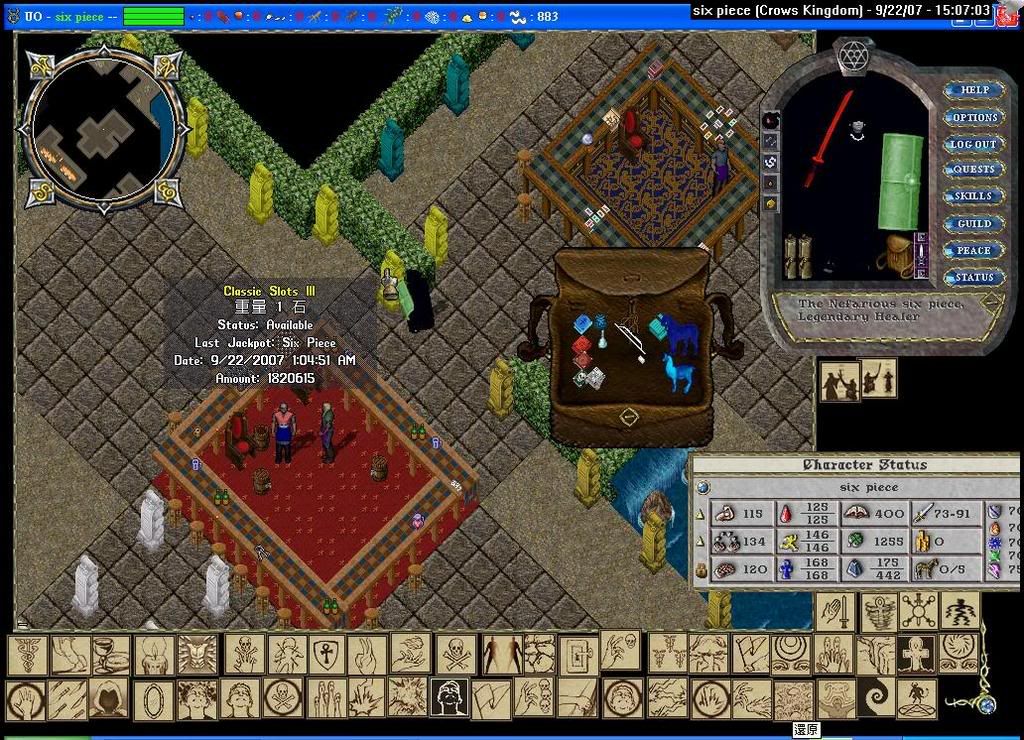The height and width of the screenshot is (740, 1024).
Task: Activate the ankh shield spell icon
Action: (326, 655)
